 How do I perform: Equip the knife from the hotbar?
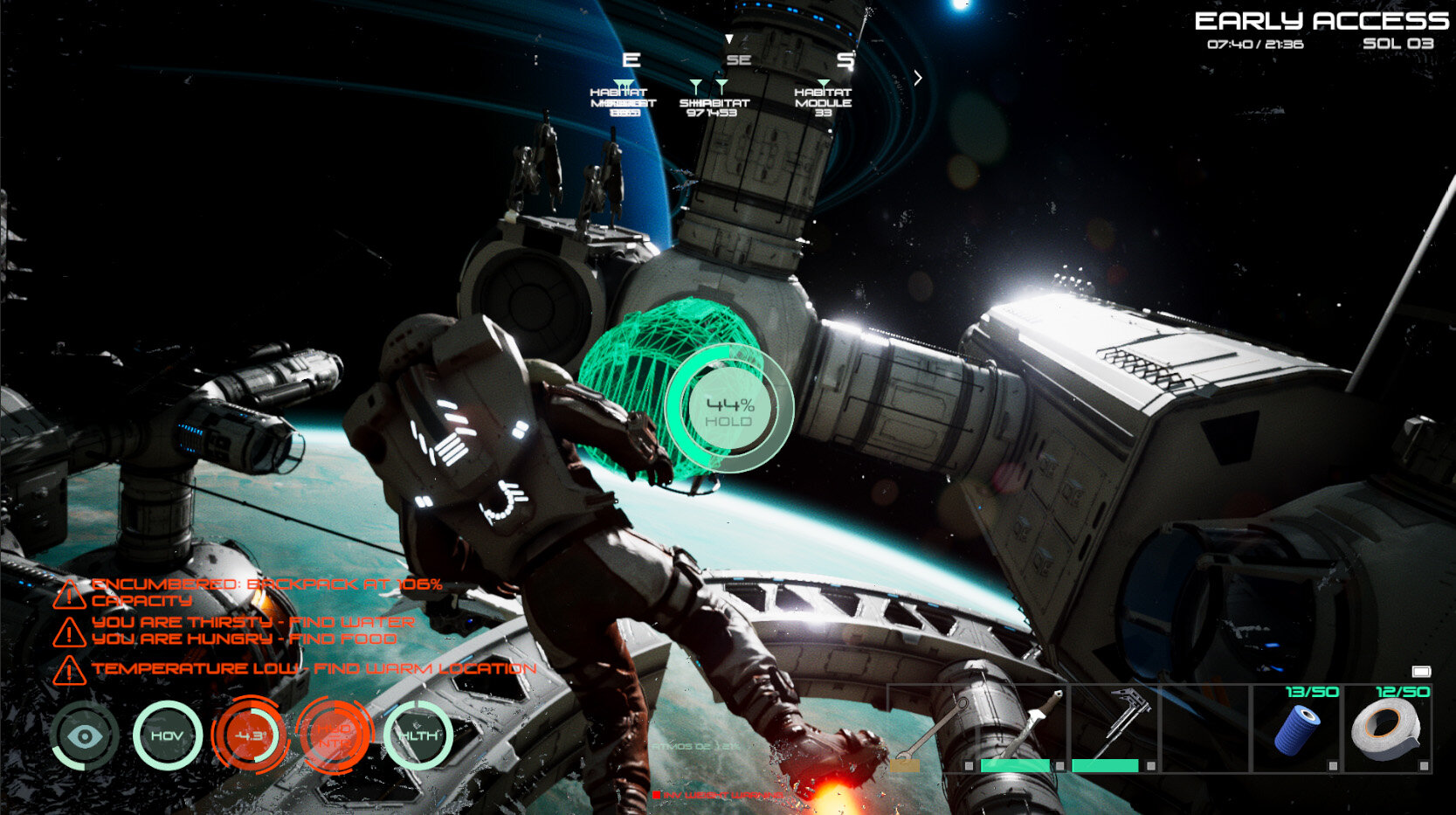click(x=1024, y=730)
